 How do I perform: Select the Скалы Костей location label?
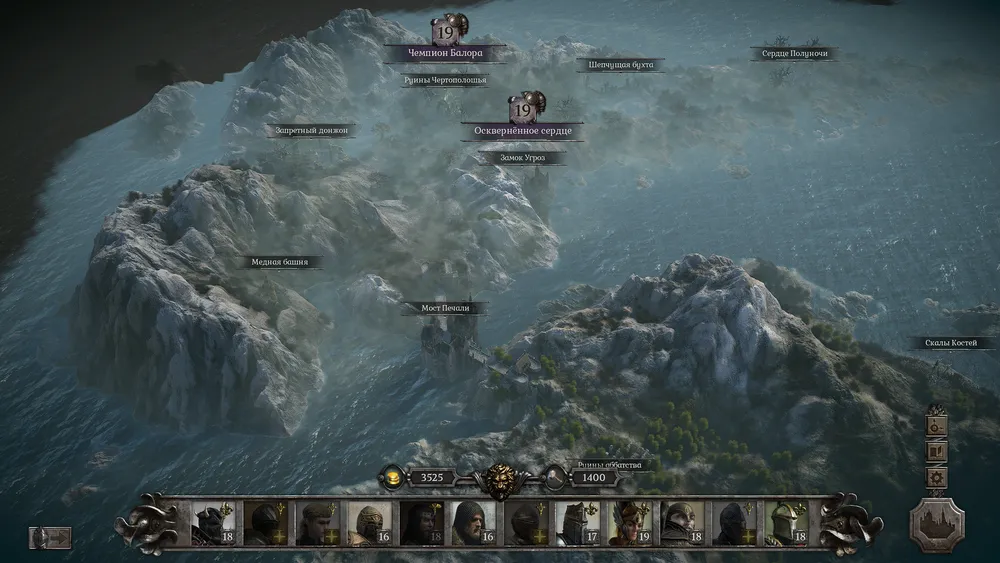click(957, 343)
